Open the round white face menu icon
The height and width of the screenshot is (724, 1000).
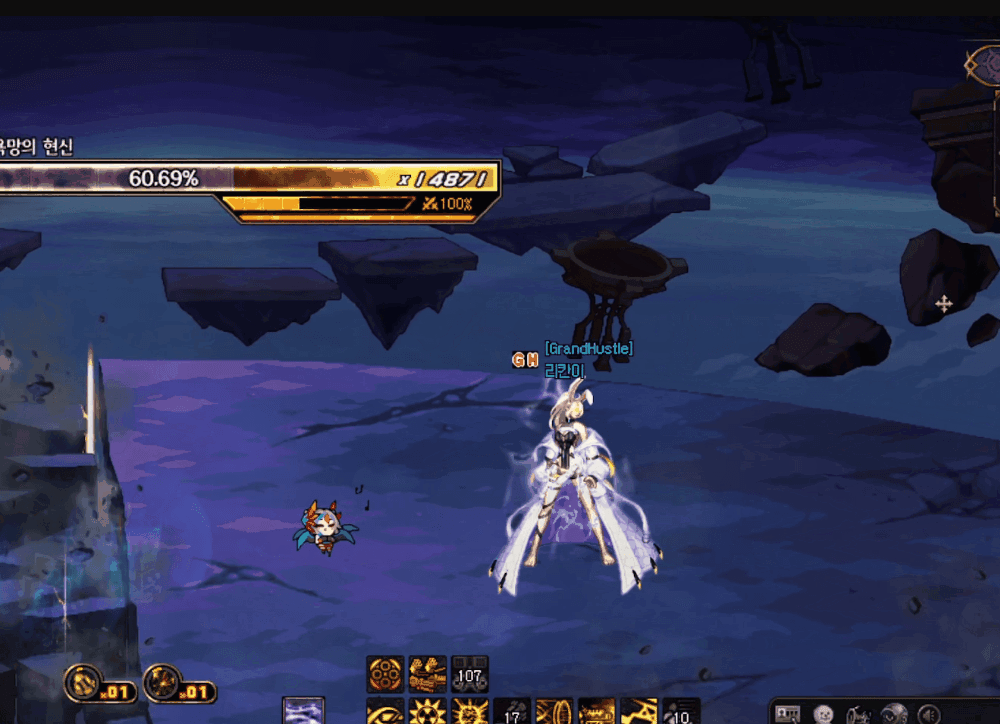(824, 714)
